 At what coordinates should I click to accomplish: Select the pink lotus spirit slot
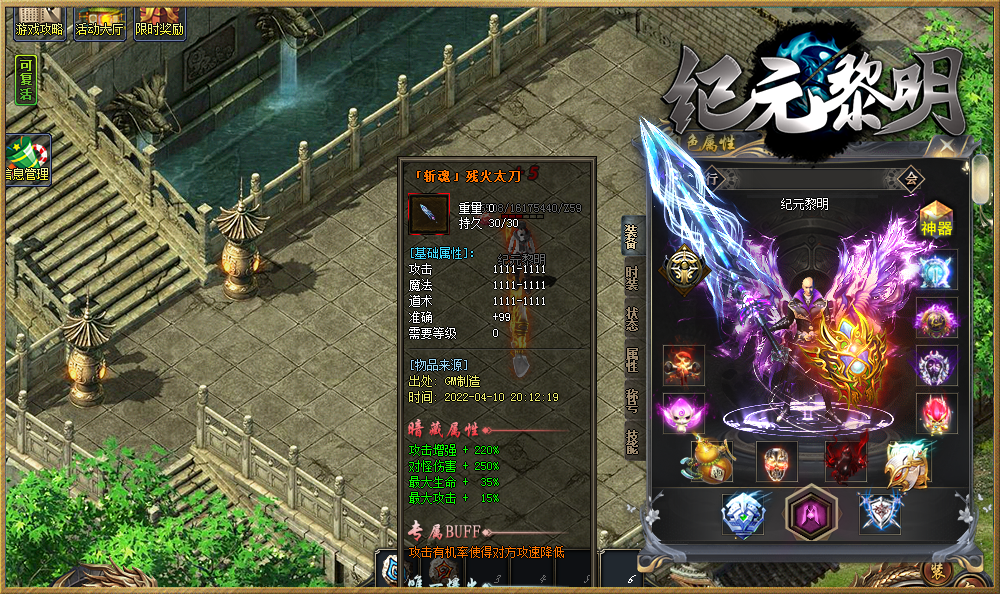pos(683,413)
